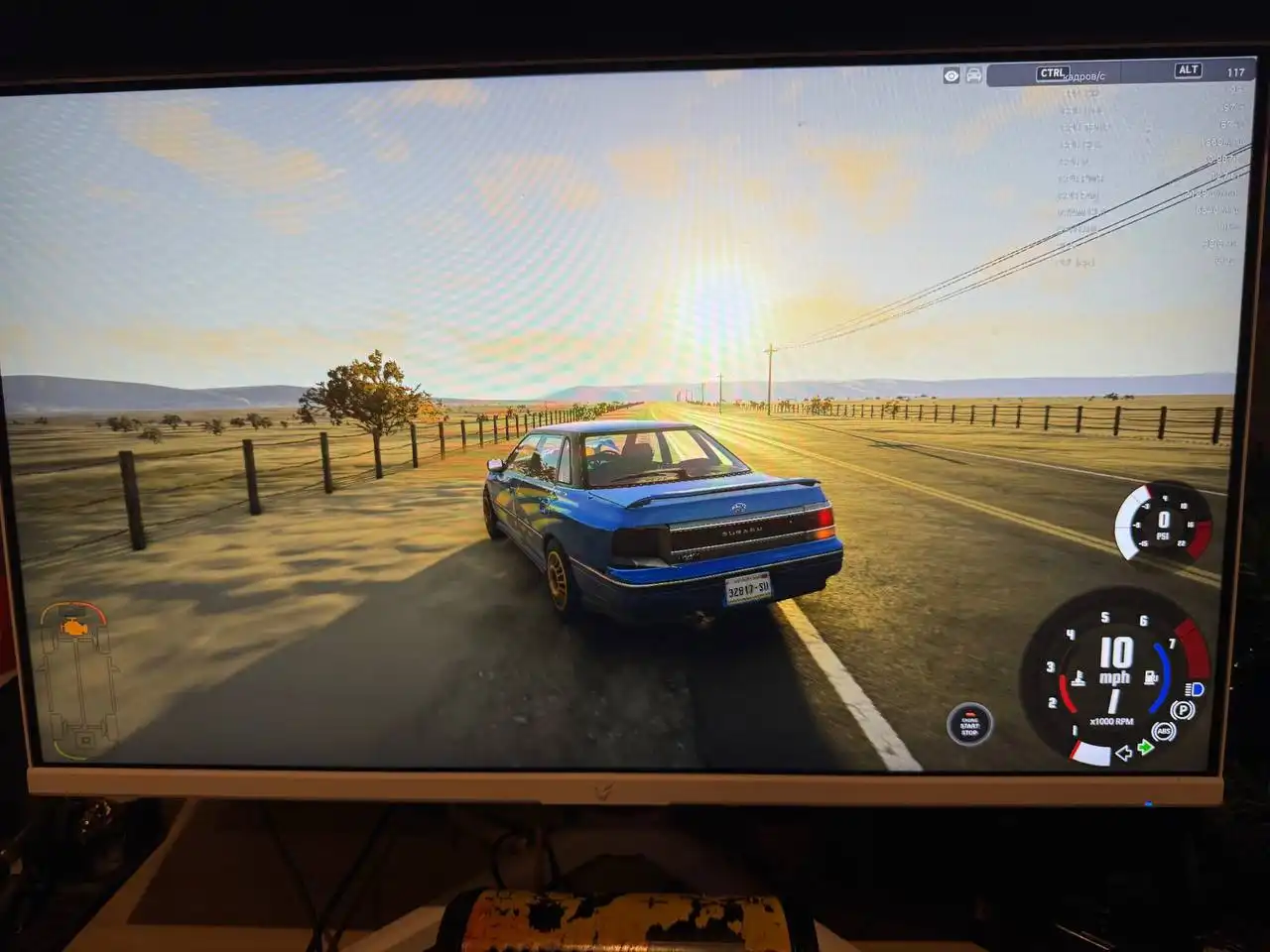Click the parking brake indicator
The image size is (1270, 952).
(x=1182, y=710)
